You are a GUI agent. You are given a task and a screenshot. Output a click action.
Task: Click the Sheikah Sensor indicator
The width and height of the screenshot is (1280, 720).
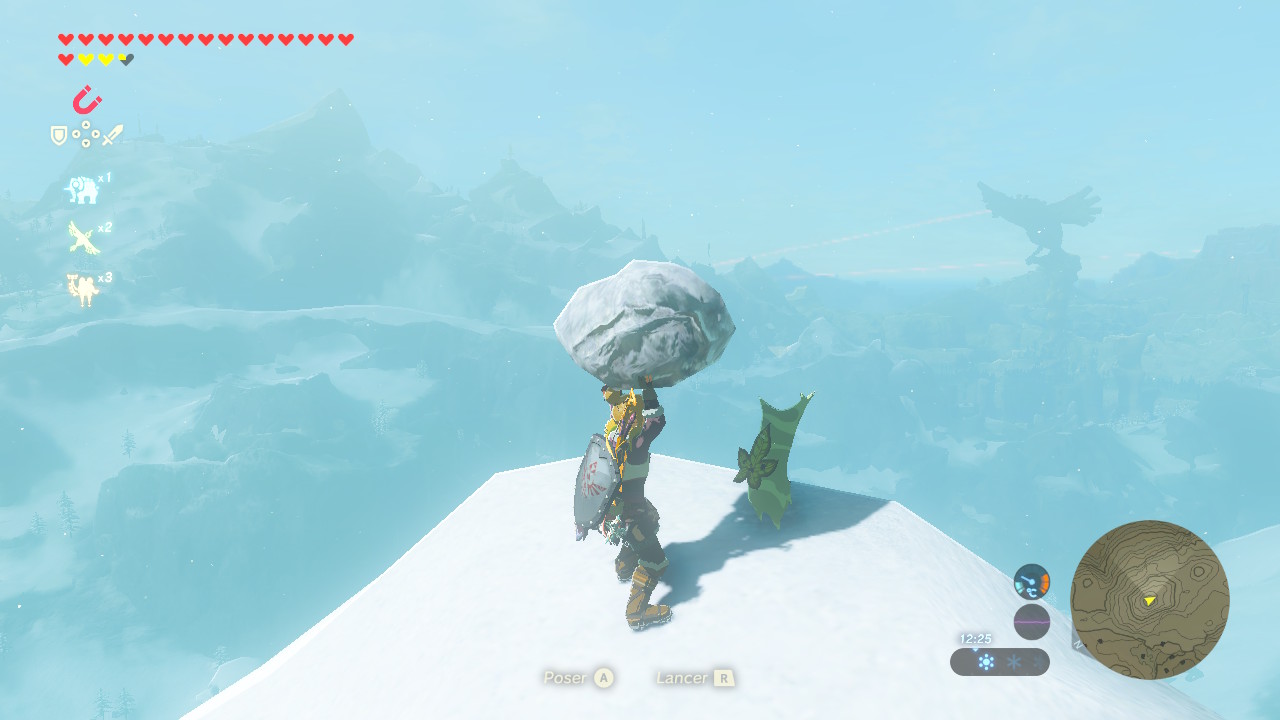[x=1031, y=581]
